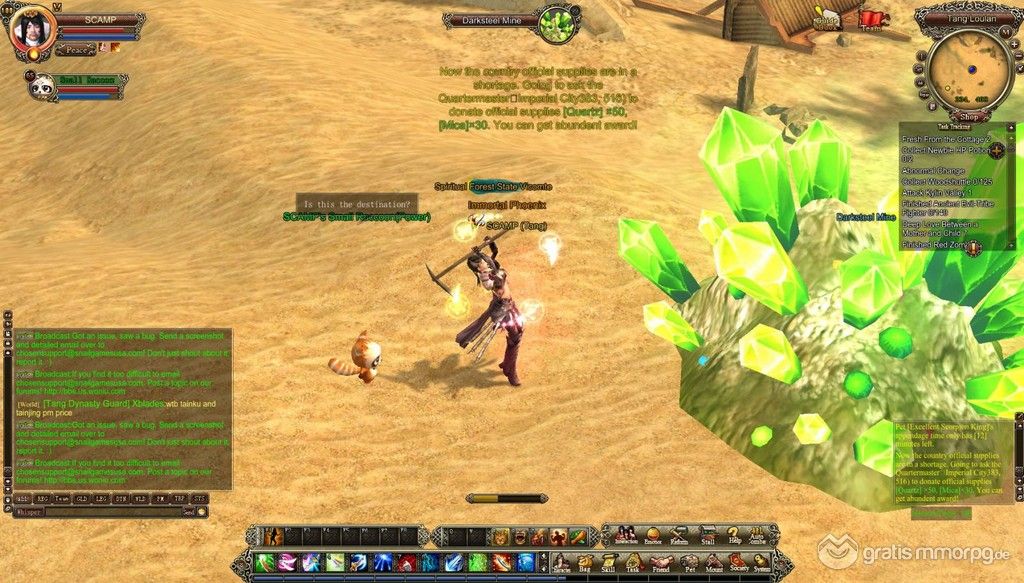Image resolution: width=1024 pixels, height=583 pixels.
Task: Open the Team flag icon
Action: [873, 20]
